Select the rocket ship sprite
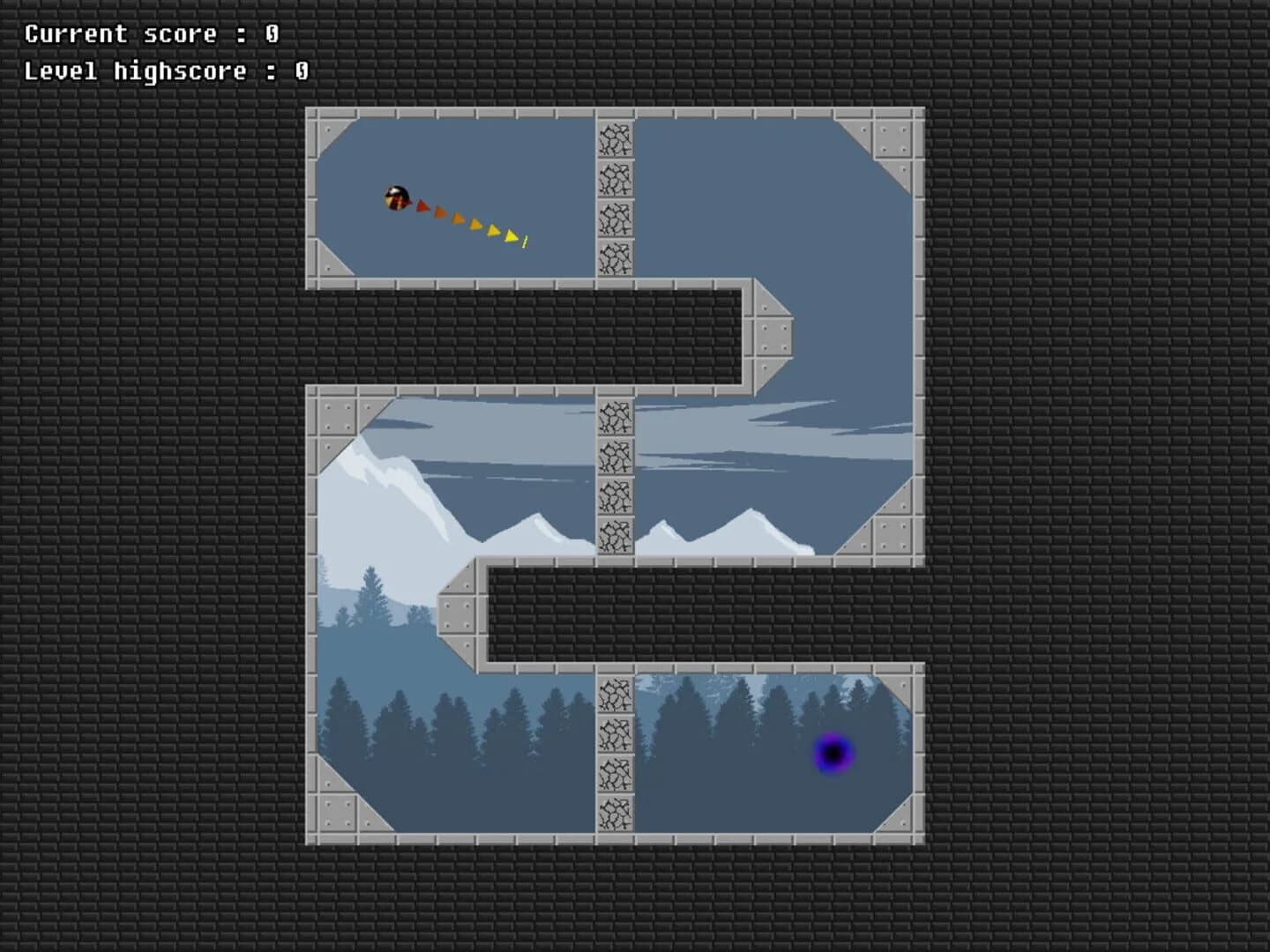Image resolution: width=1270 pixels, height=952 pixels. coord(396,196)
